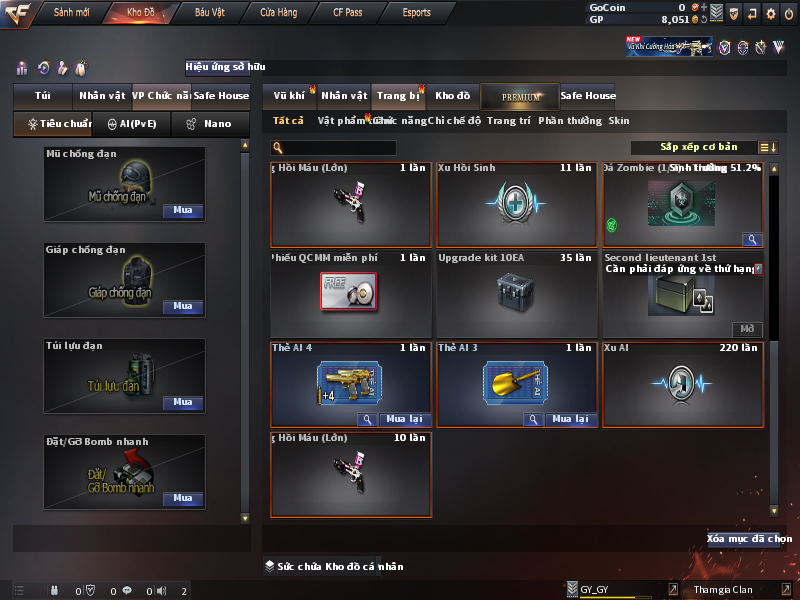Select the Upgrade kit 10EA item
Image resolution: width=800 pixels, height=600 pixels.
[x=516, y=294]
